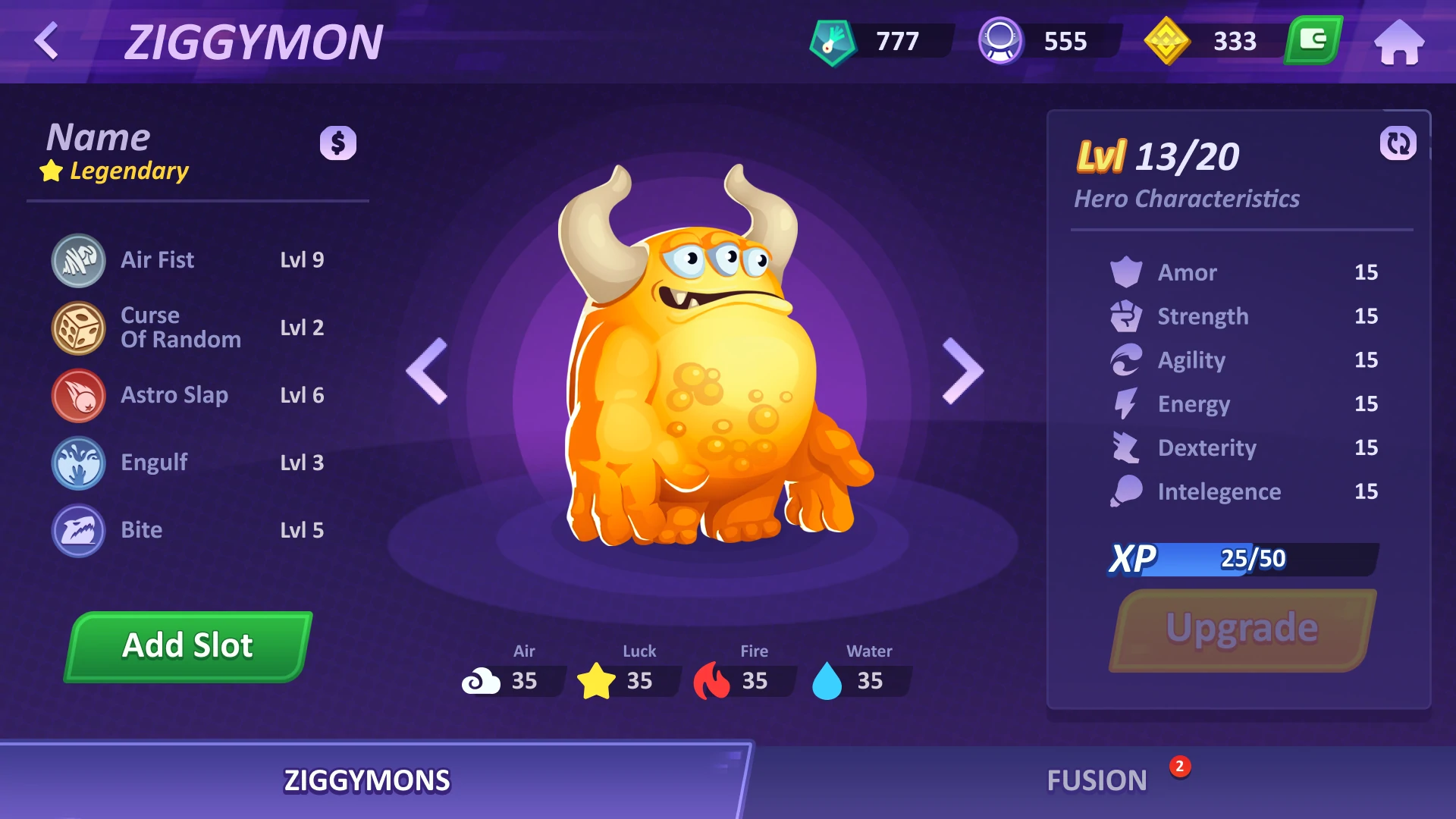Open the Fusion tab
1456x819 pixels.
point(1097,780)
